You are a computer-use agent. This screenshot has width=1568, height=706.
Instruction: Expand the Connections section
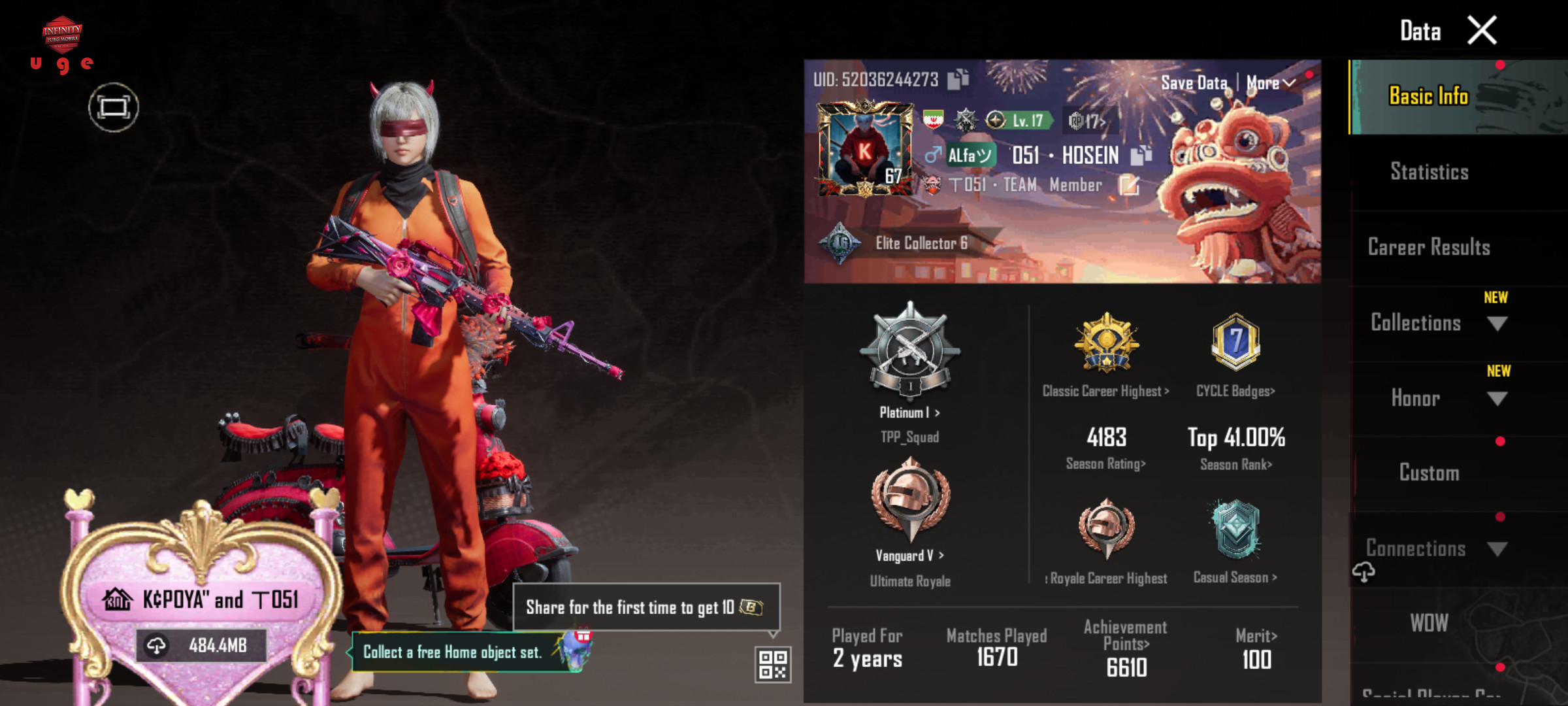(x=1437, y=548)
